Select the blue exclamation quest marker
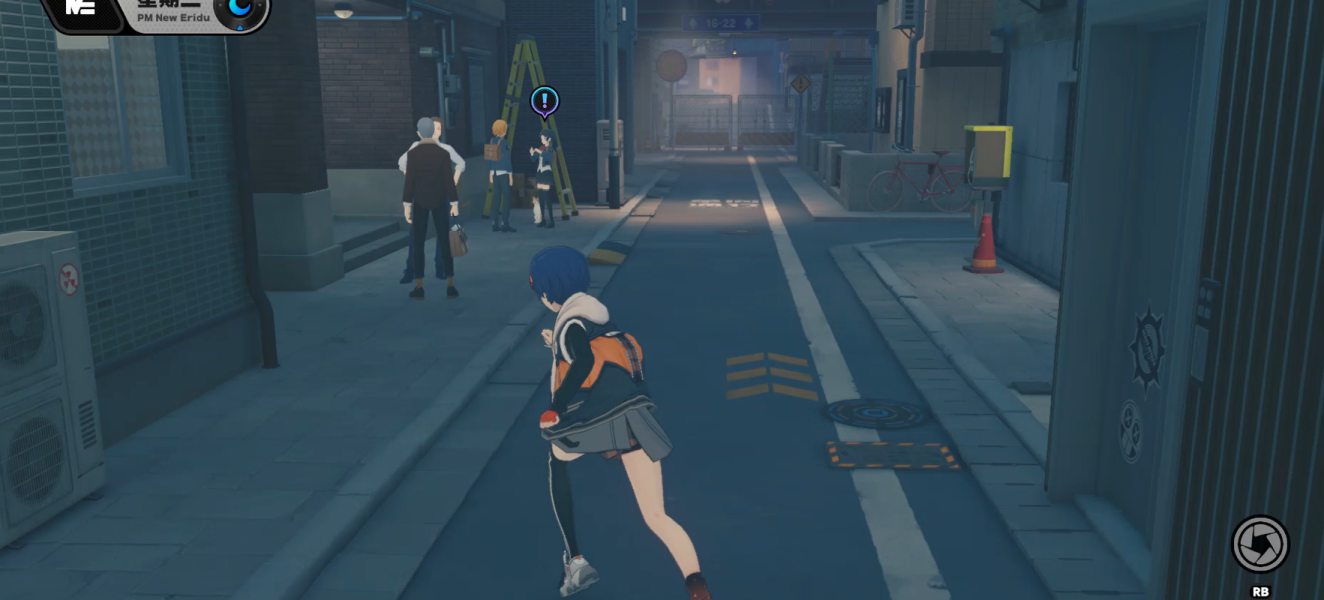Viewport: 1324px width, 600px height. tap(544, 100)
